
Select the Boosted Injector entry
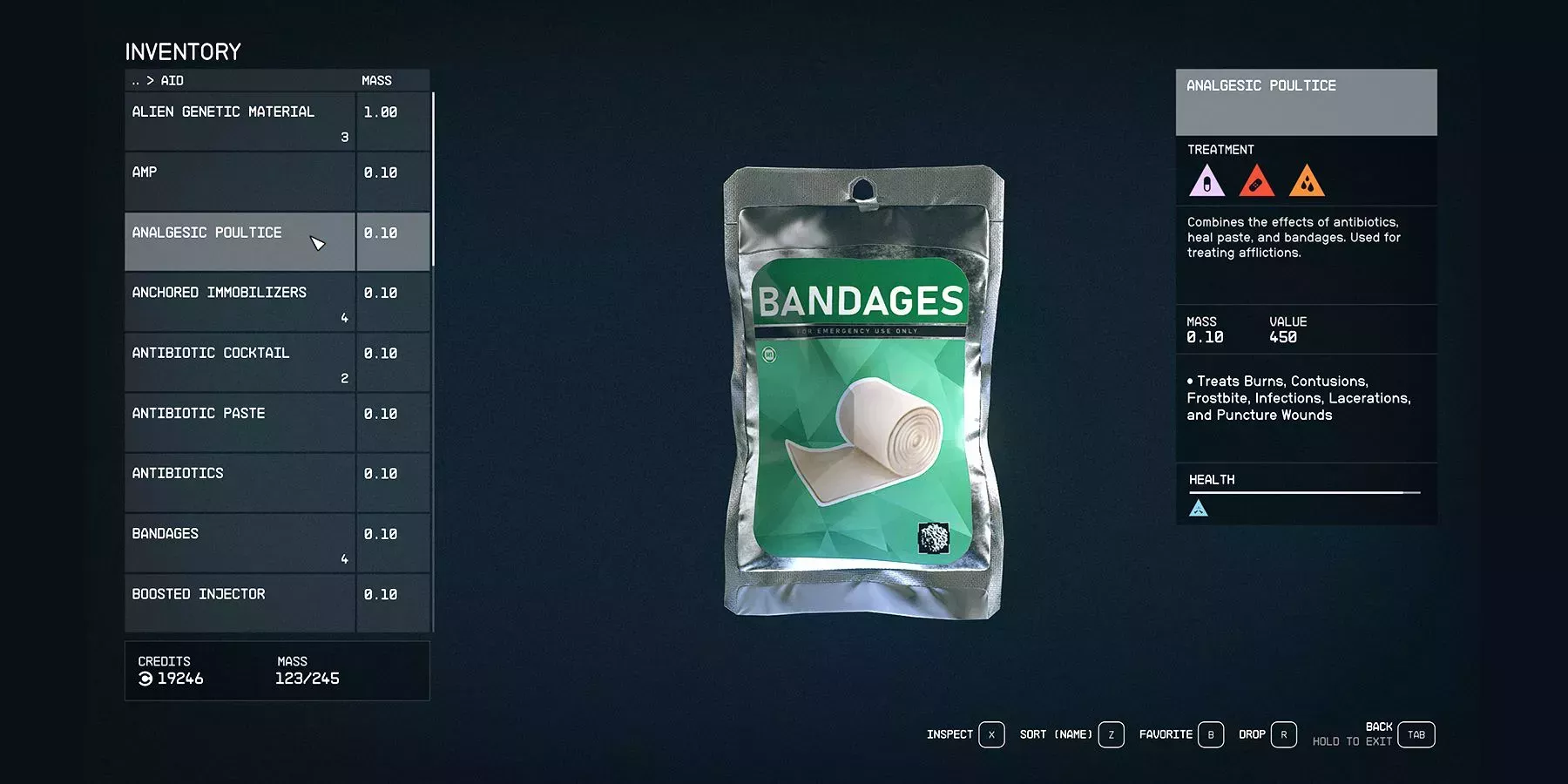click(x=240, y=602)
